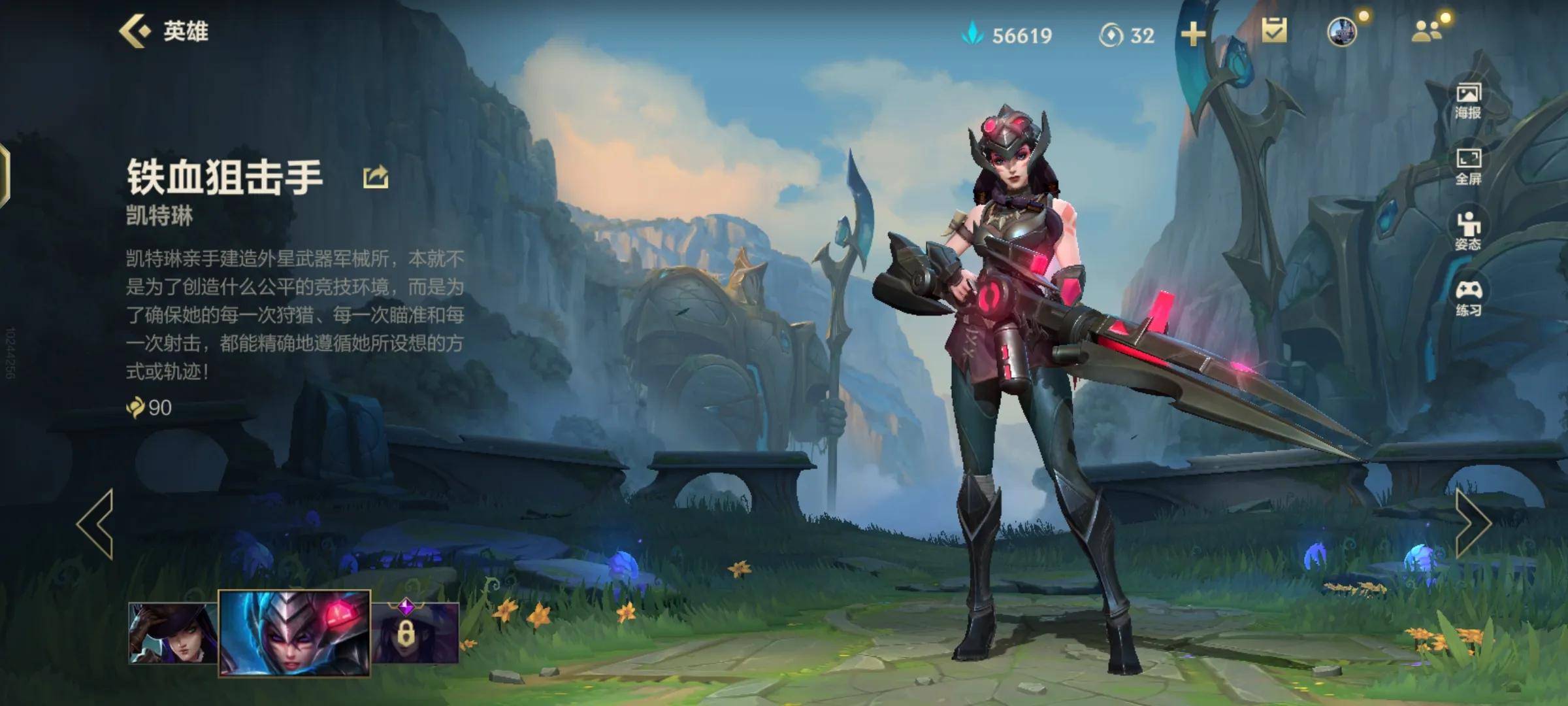Show the next champion with right arrow
1568x706 pixels.
(1473, 524)
